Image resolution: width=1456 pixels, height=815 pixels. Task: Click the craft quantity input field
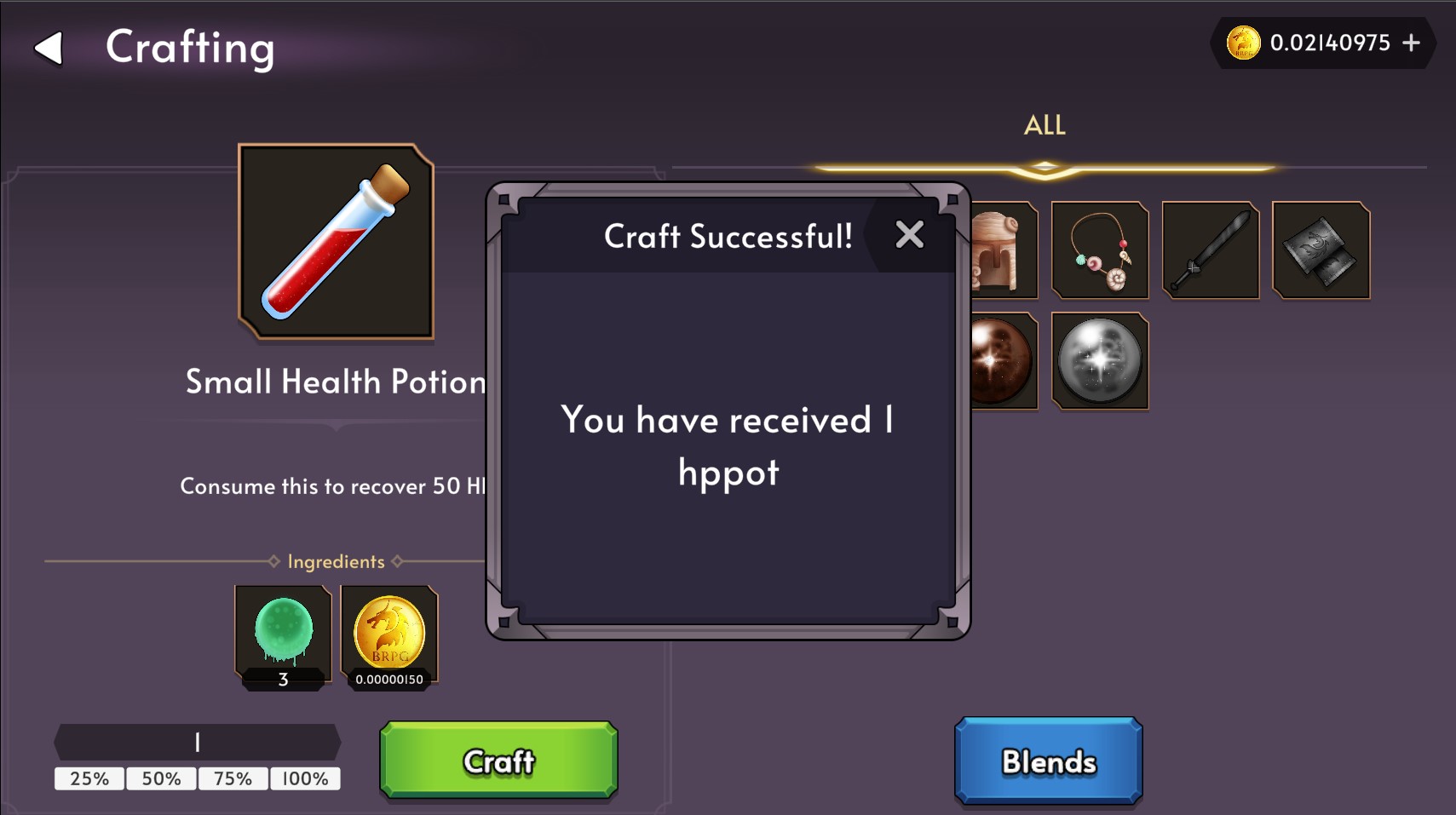tap(197, 741)
